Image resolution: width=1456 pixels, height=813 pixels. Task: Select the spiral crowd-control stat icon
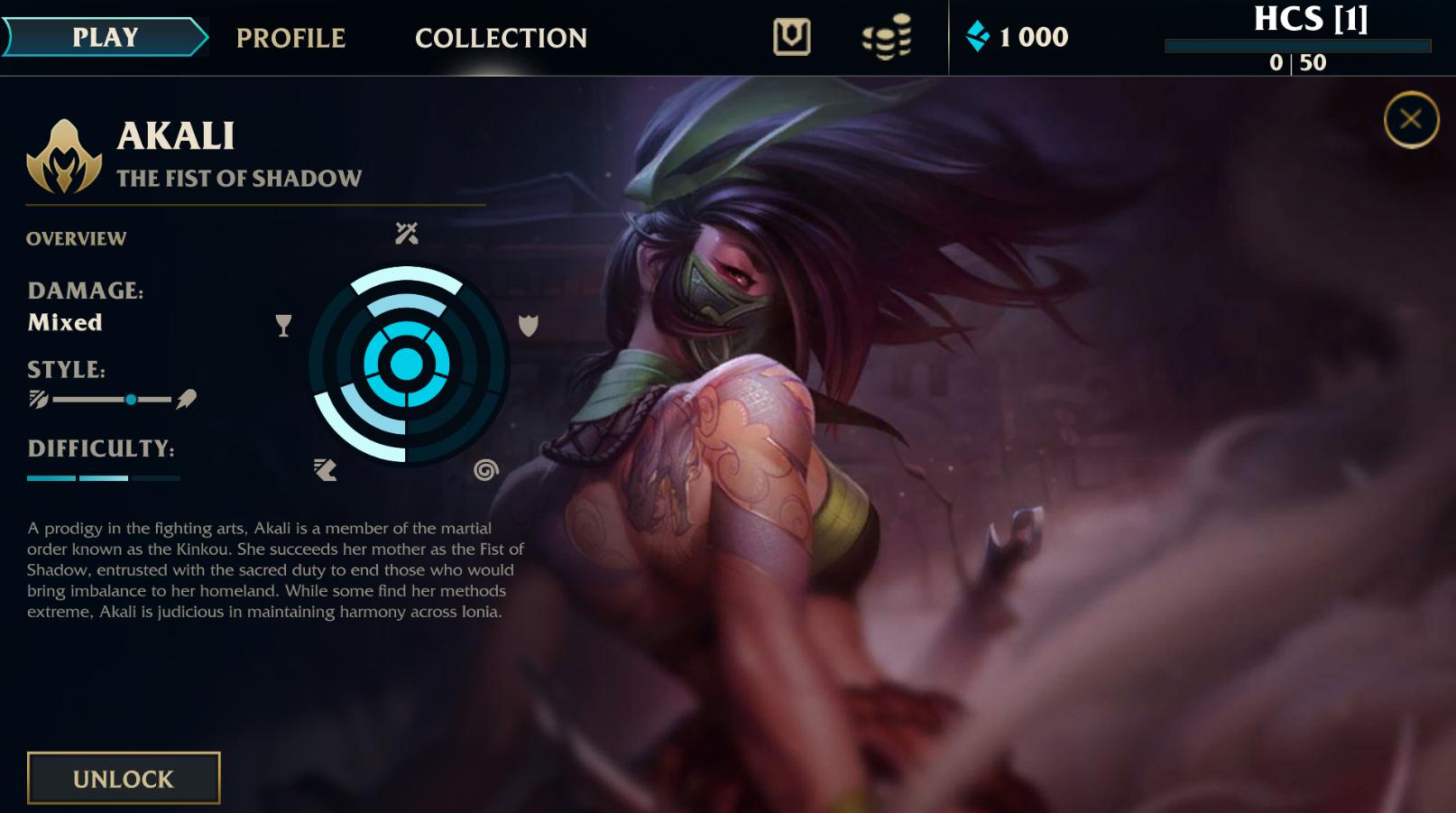point(487,469)
